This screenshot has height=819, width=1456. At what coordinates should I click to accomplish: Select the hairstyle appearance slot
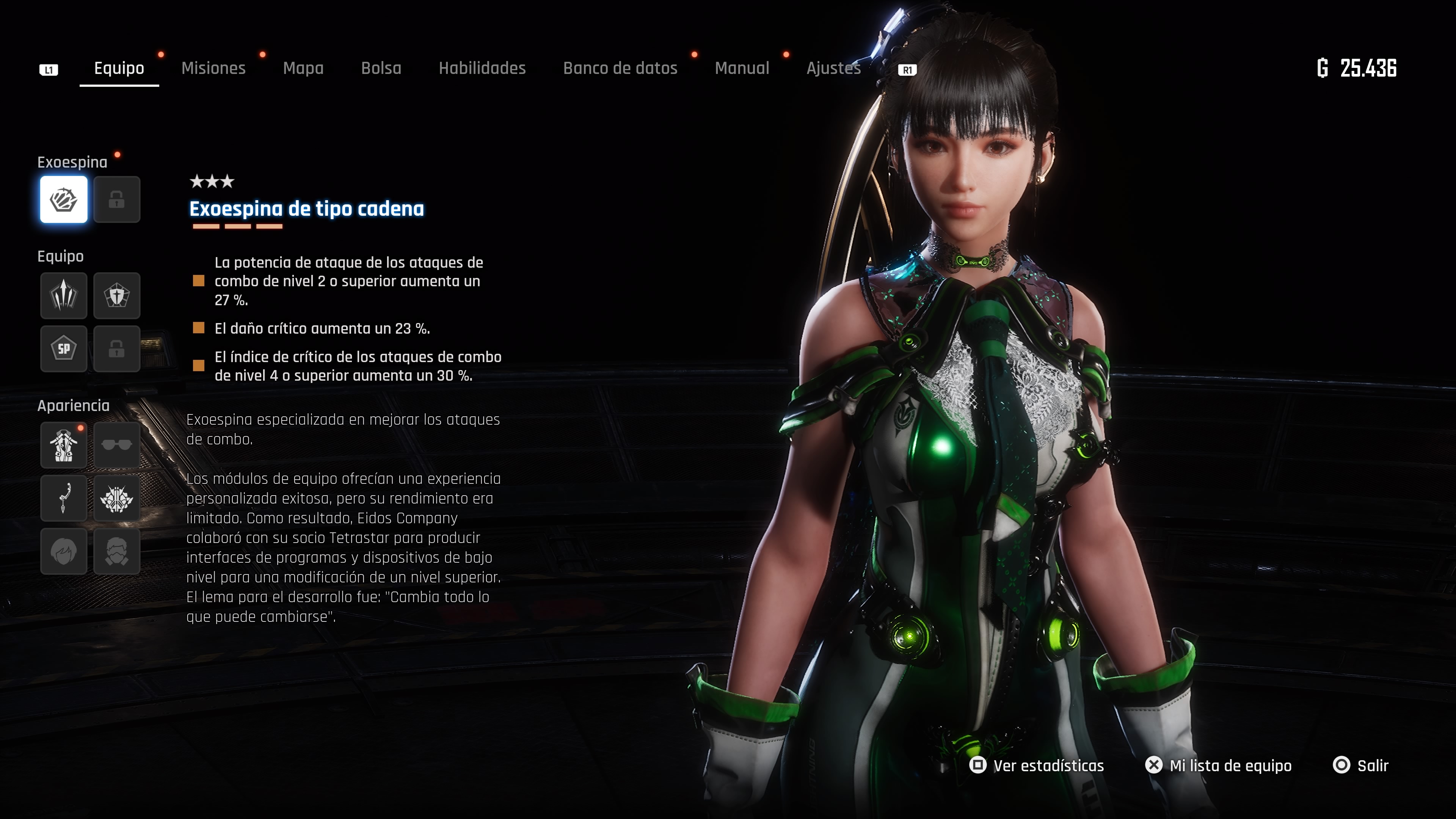point(64,552)
